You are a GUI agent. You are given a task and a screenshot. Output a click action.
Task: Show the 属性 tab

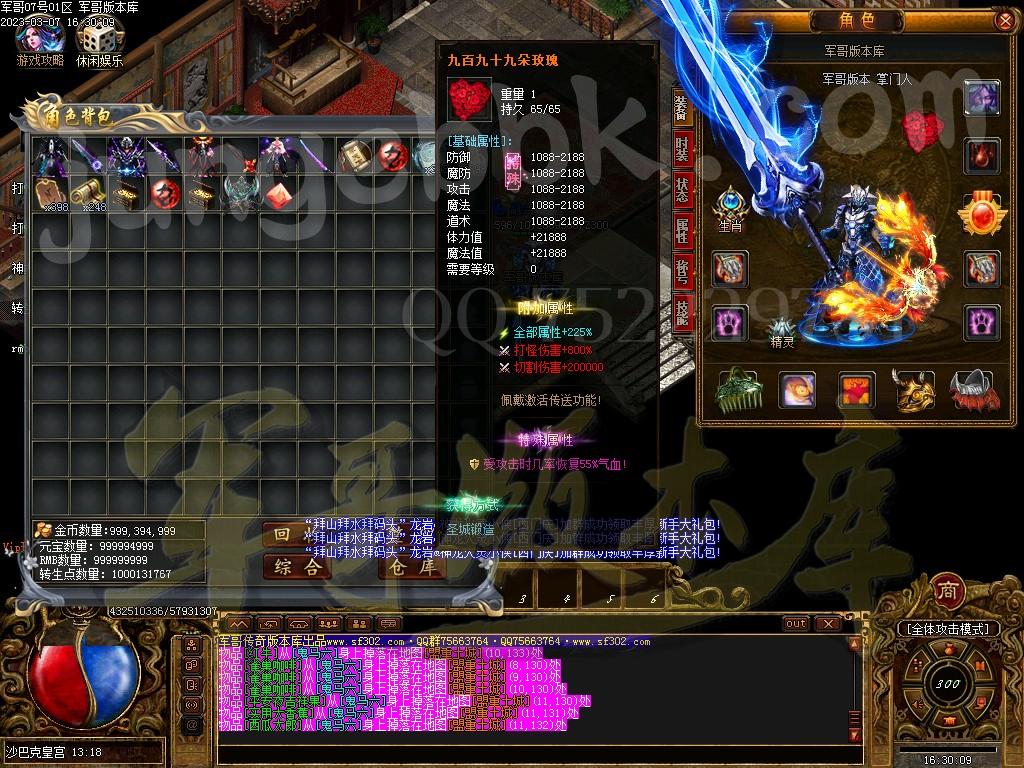(682, 231)
